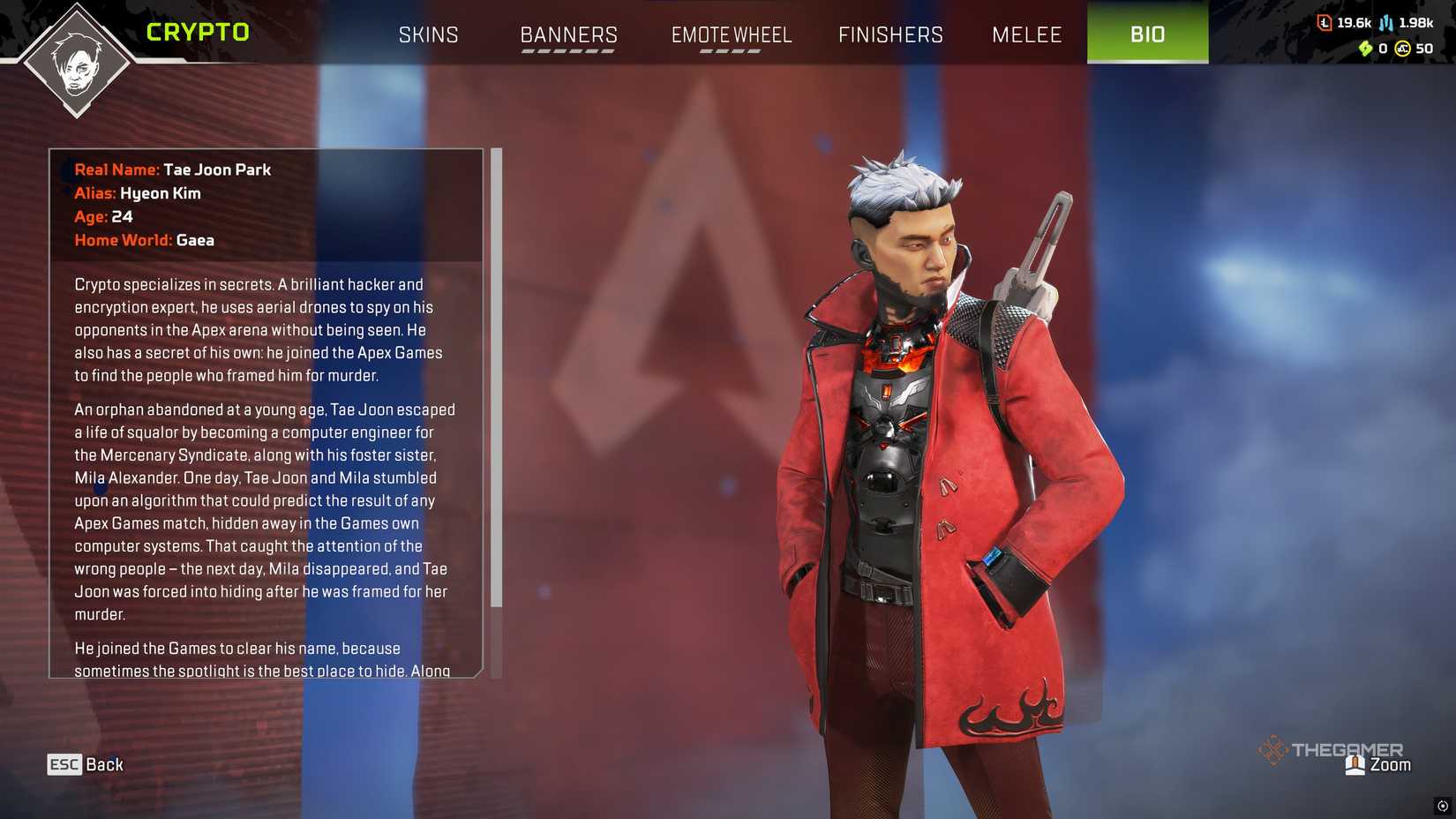This screenshot has height=819, width=1456.
Task: Open the BANNERS tab
Action: pyautogui.click(x=569, y=34)
